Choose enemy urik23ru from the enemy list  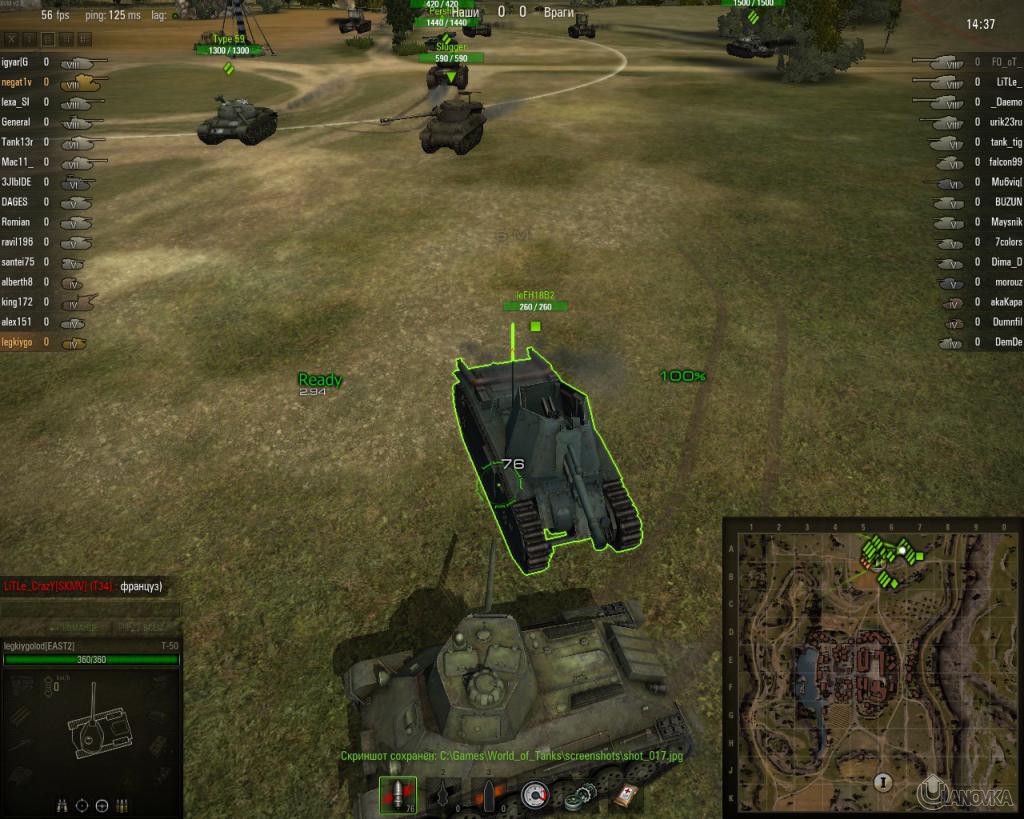coord(1004,123)
